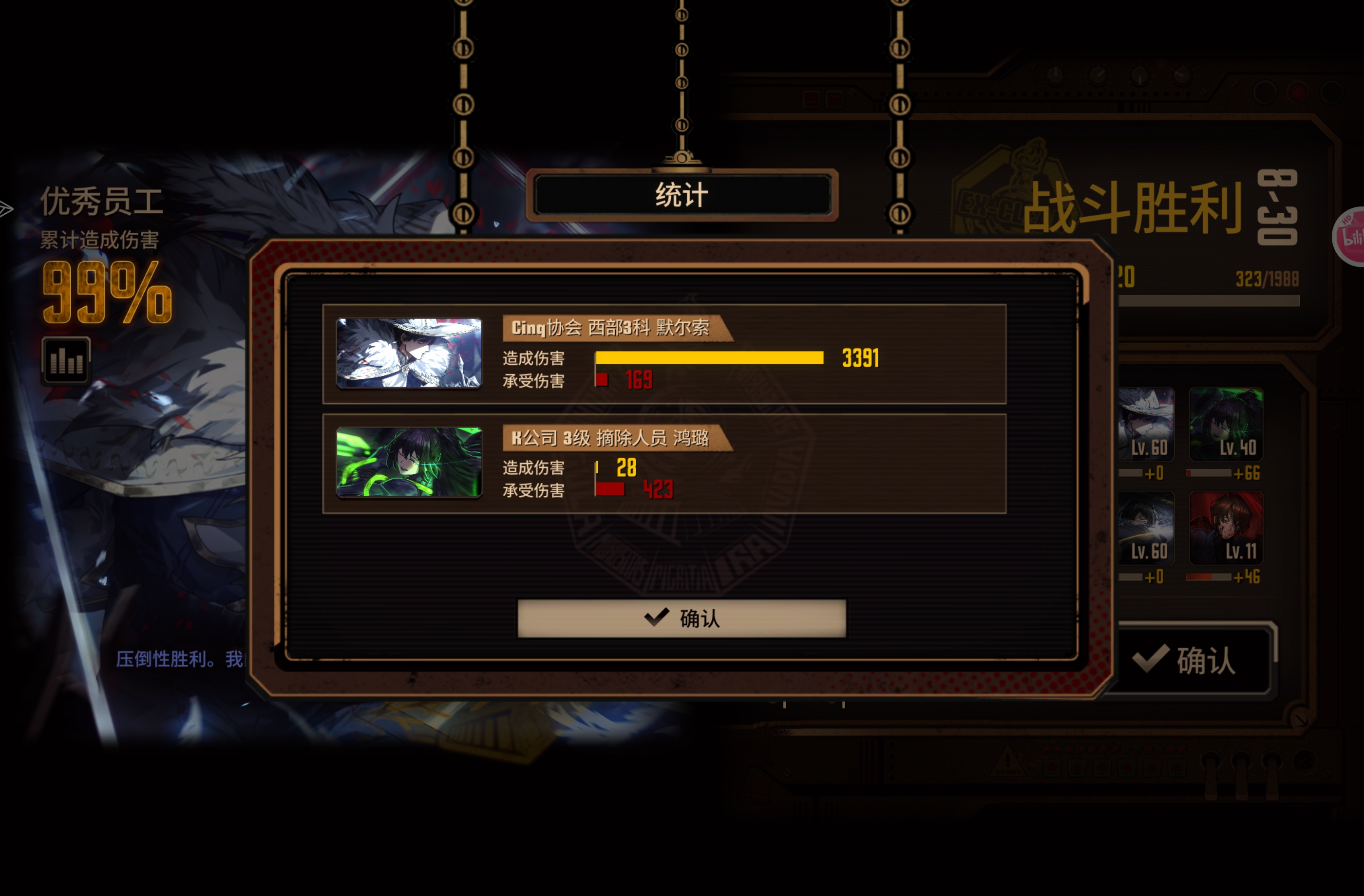1364x896 pixels.
Task: Select the arrow indicator at far left edge
Action: point(6,209)
